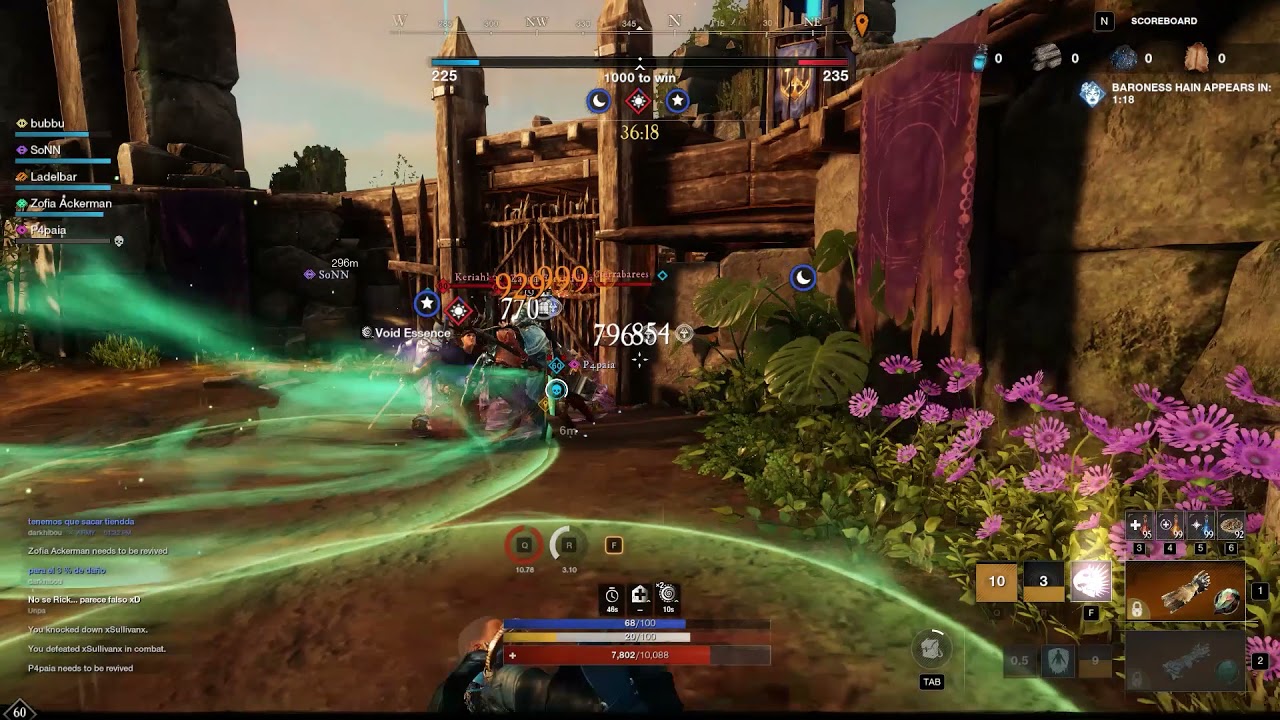
Task: Click the stopwatch buff icon showing 48s
Action: coord(612,596)
